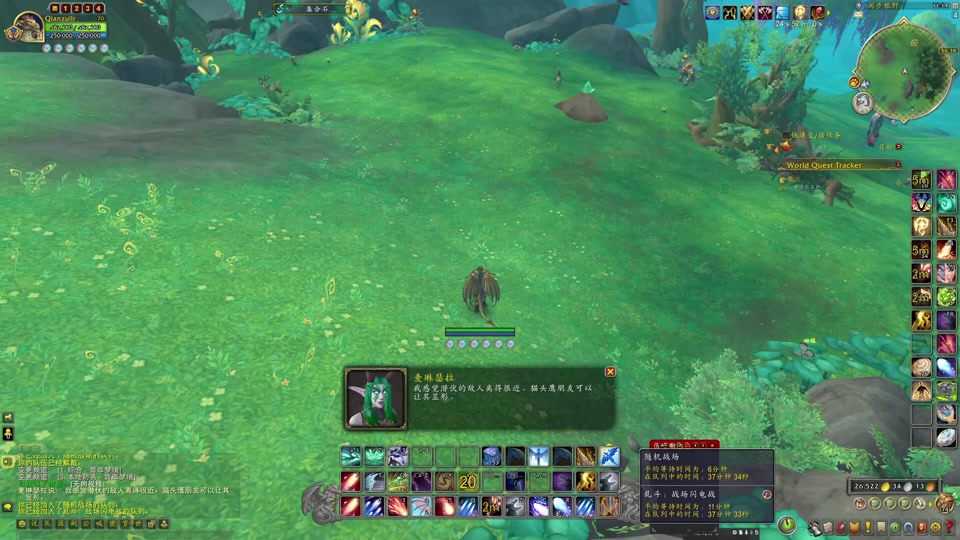Click the red crystal buff icon
Image resolution: width=960 pixels, height=540 pixels.
pyautogui.click(x=818, y=13)
